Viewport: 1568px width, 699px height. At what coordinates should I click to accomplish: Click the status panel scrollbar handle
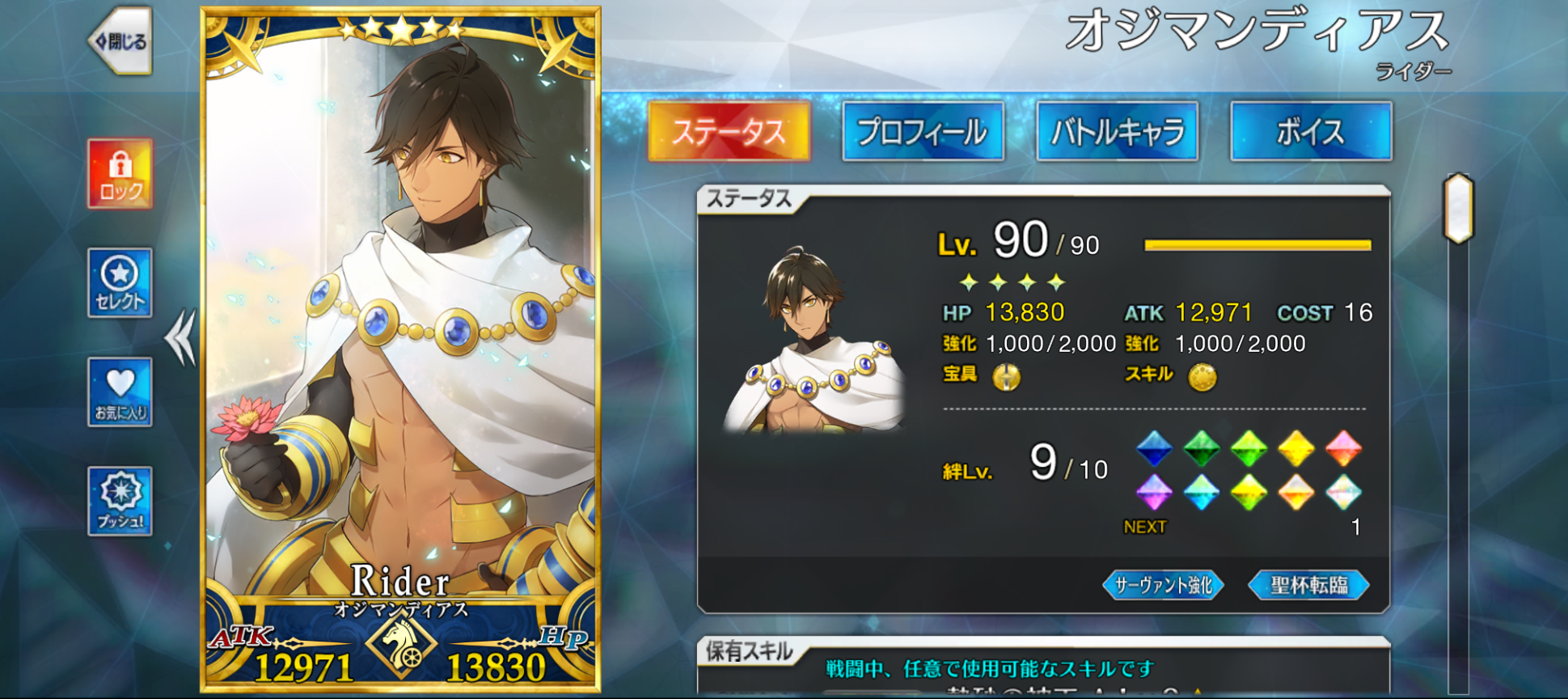pyautogui.click(x=1459, y=209)
